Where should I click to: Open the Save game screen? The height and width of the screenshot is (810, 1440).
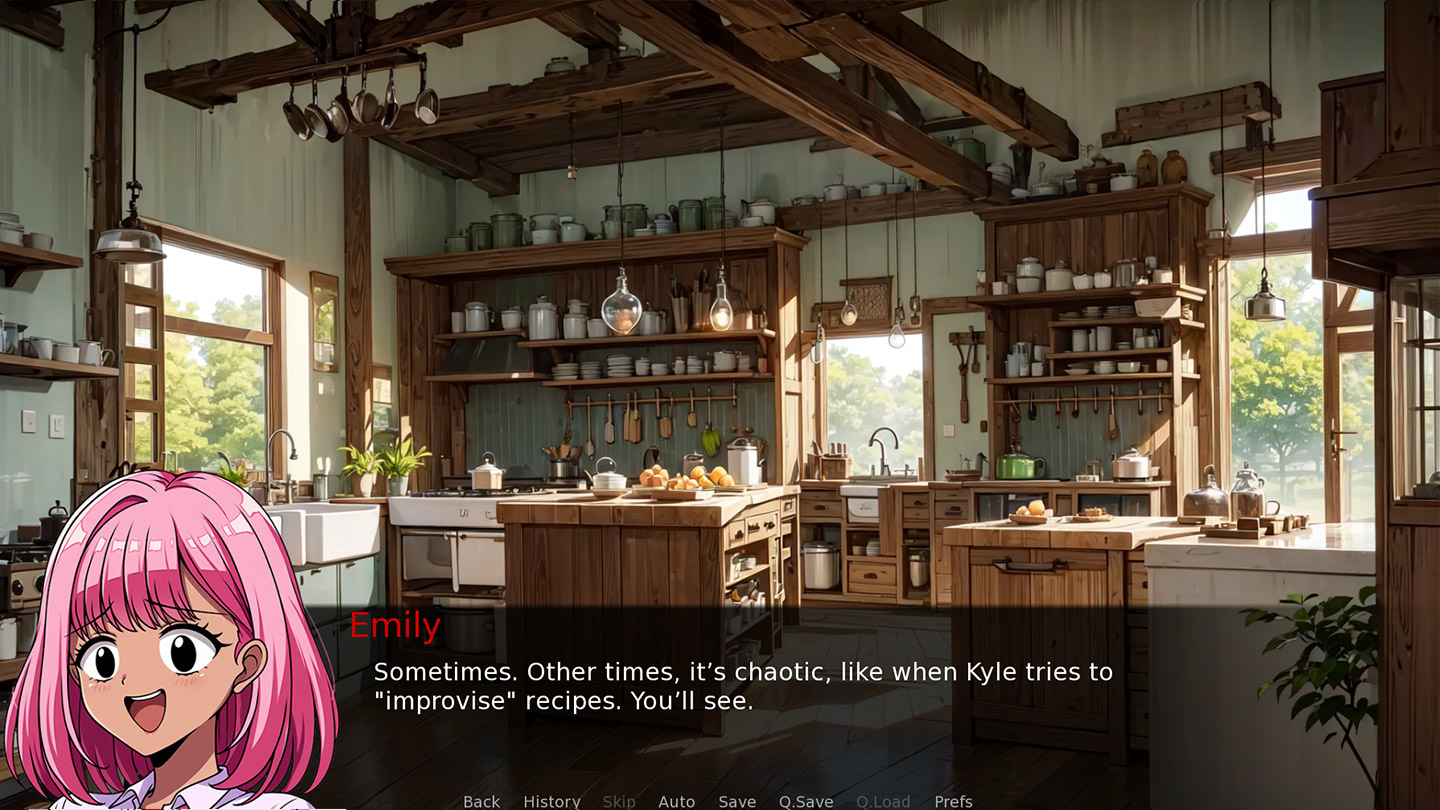tap(737, 801)
